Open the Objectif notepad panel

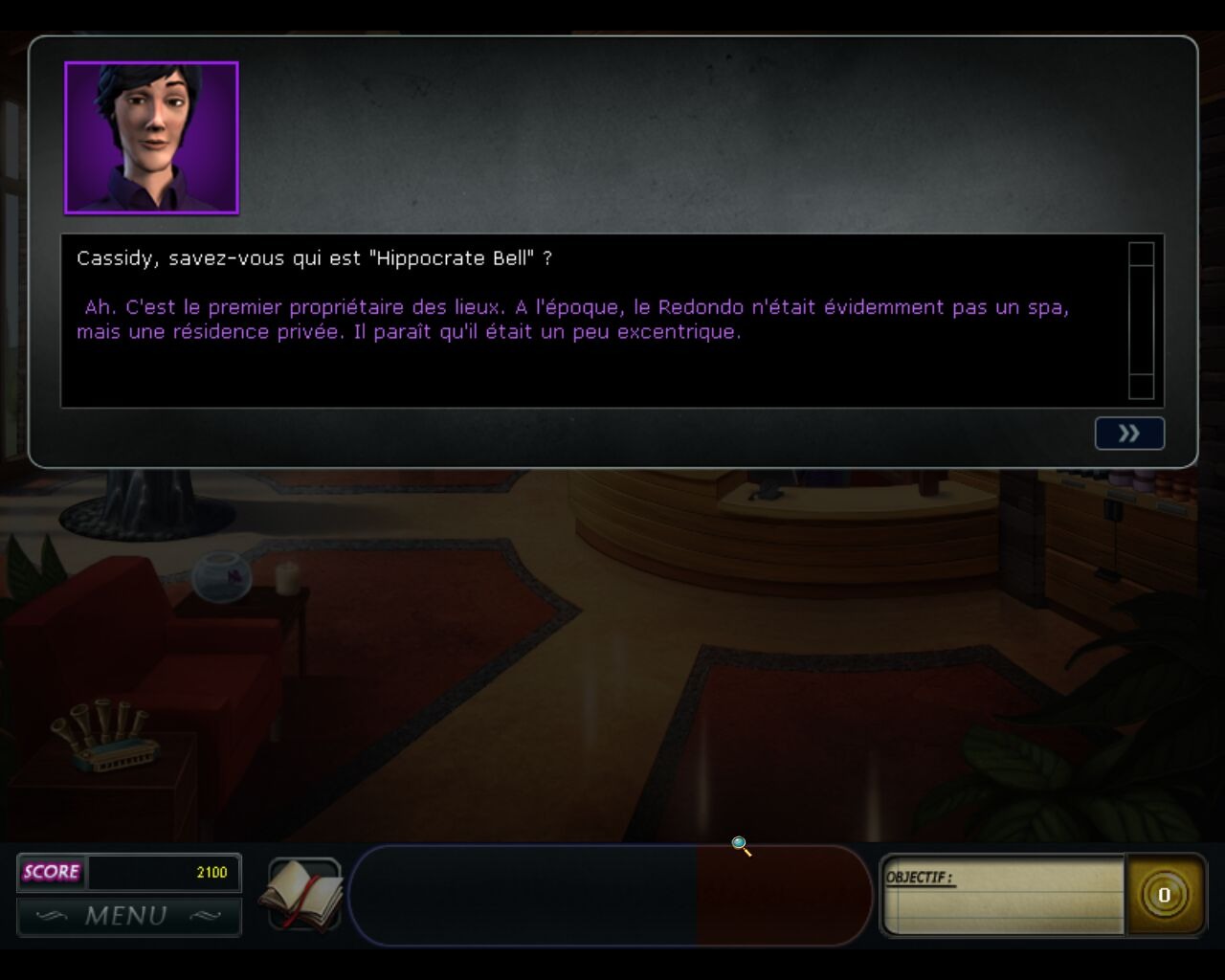point(1002,896)
